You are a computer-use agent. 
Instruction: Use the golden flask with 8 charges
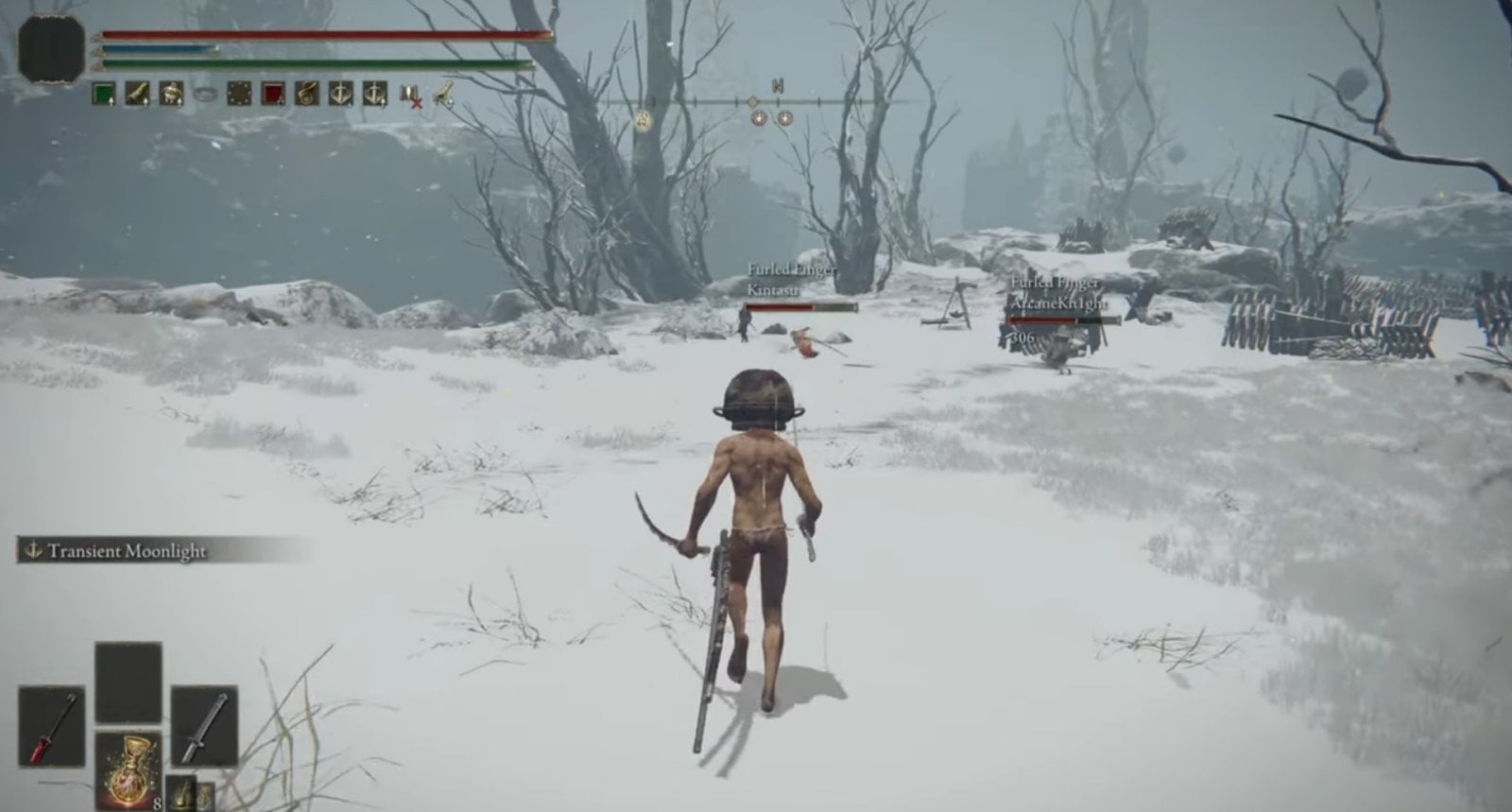(x=128, y=770)
